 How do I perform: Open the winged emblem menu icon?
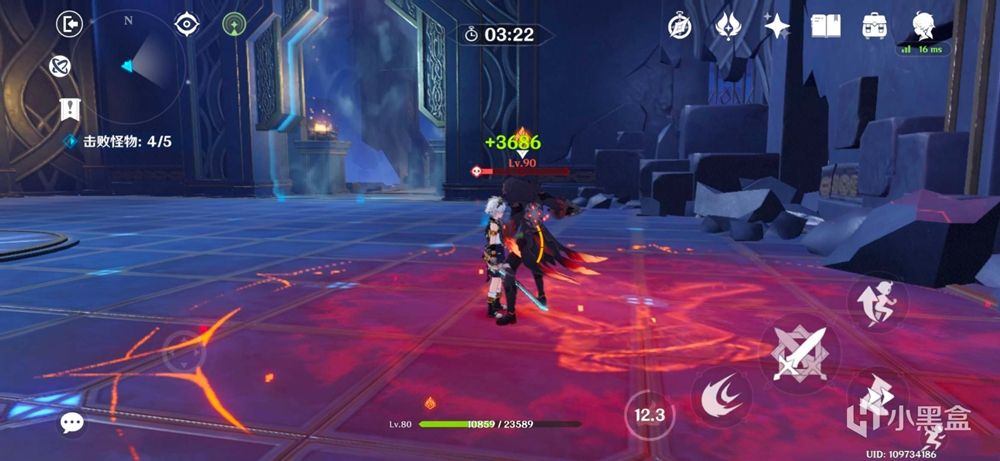coord(728,27)
